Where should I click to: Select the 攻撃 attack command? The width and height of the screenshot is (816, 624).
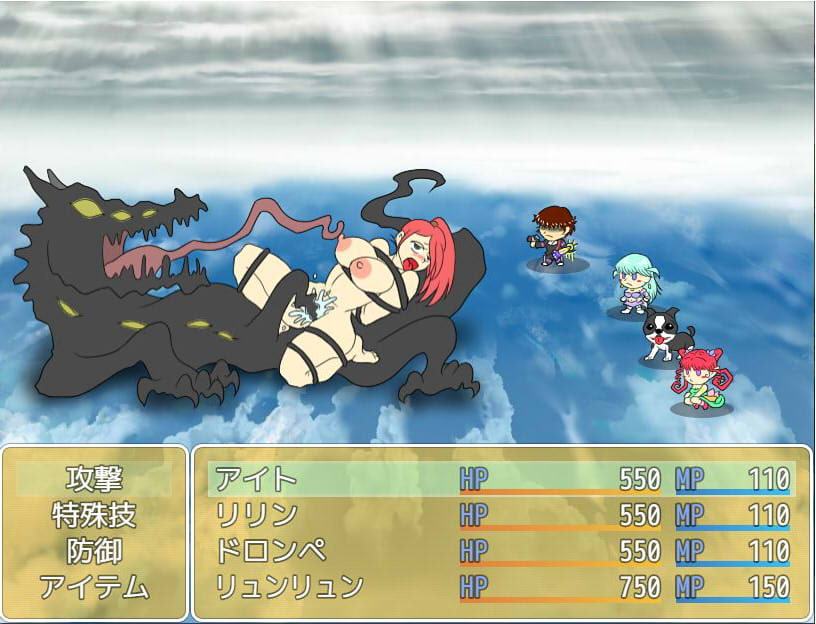pos(94,479)
